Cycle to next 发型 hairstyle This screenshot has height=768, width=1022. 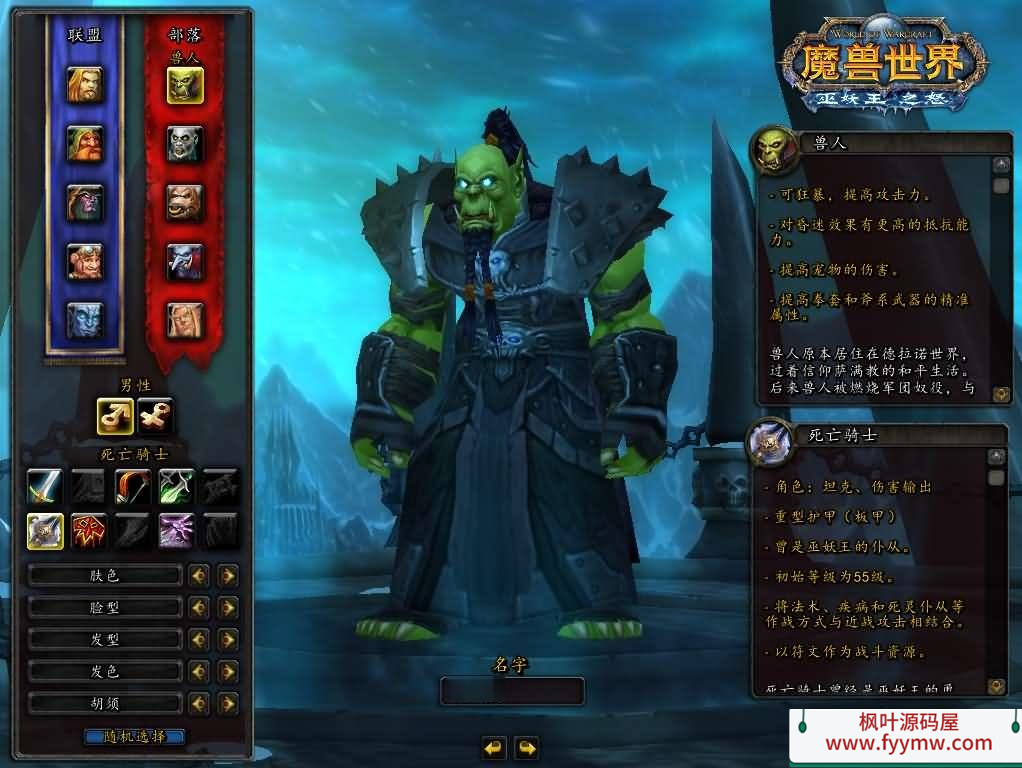[228, 639]
